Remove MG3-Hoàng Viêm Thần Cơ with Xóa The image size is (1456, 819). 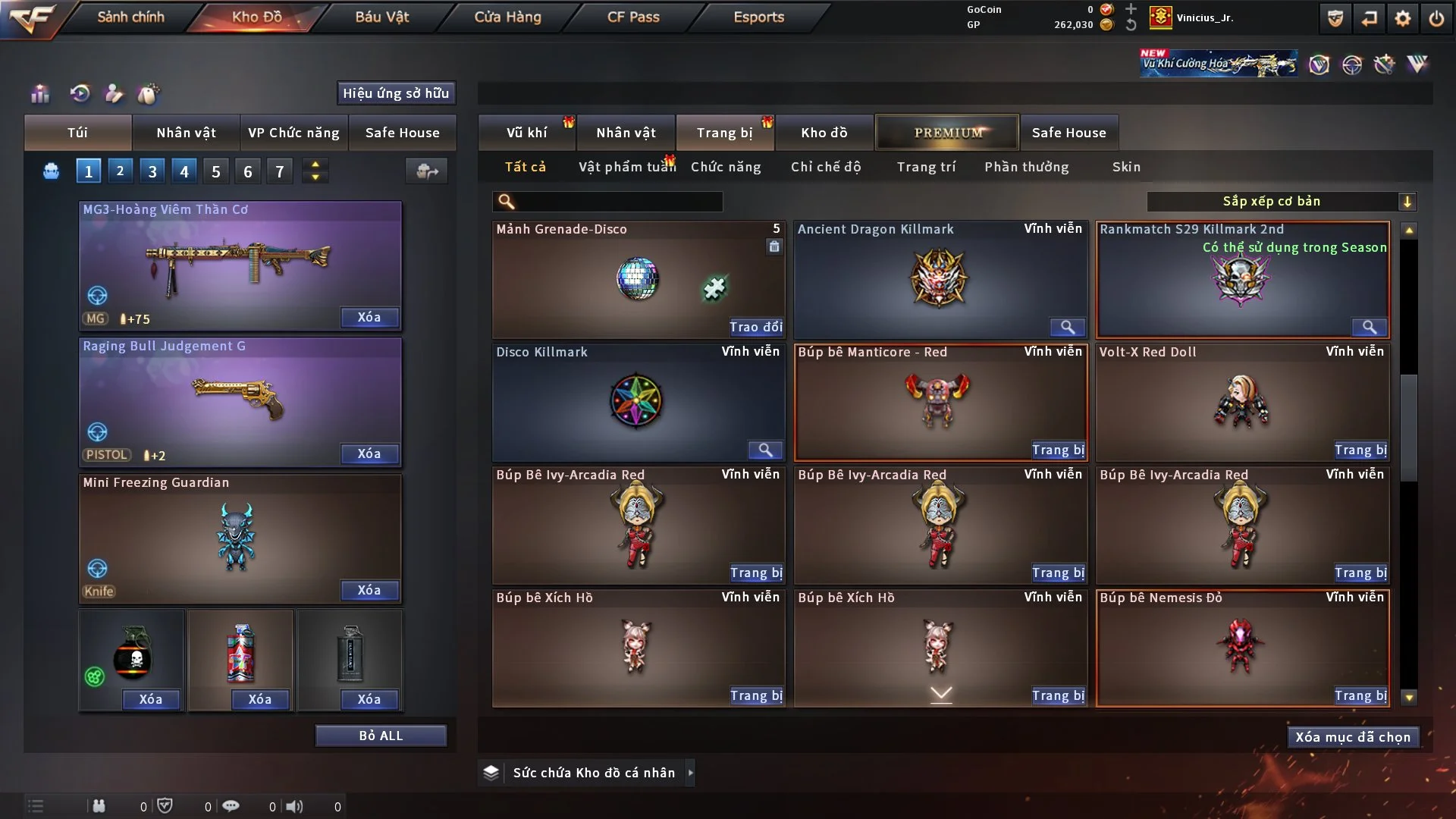coord(369,318)
